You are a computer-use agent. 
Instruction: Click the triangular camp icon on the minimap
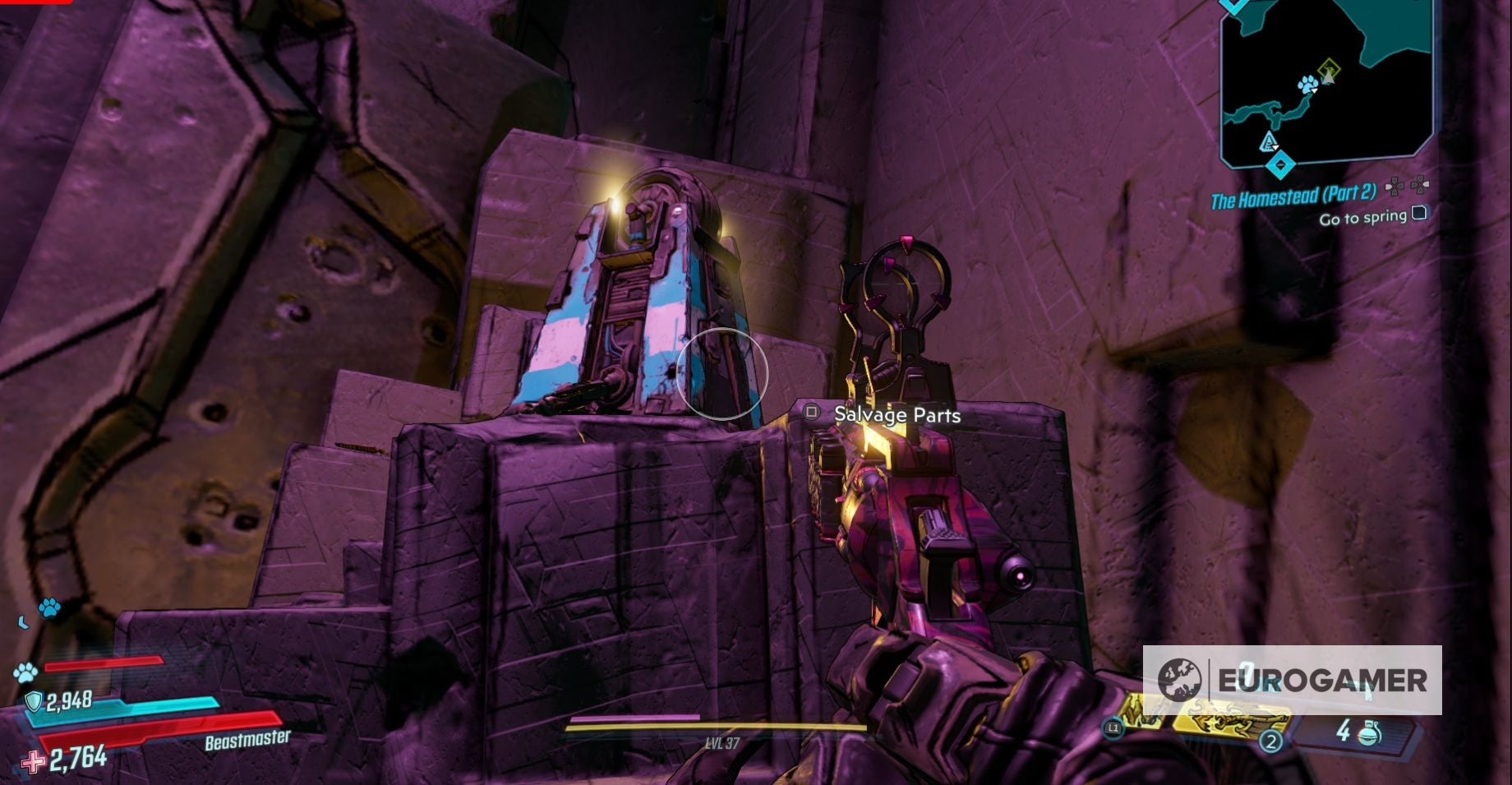(1269, 142)
